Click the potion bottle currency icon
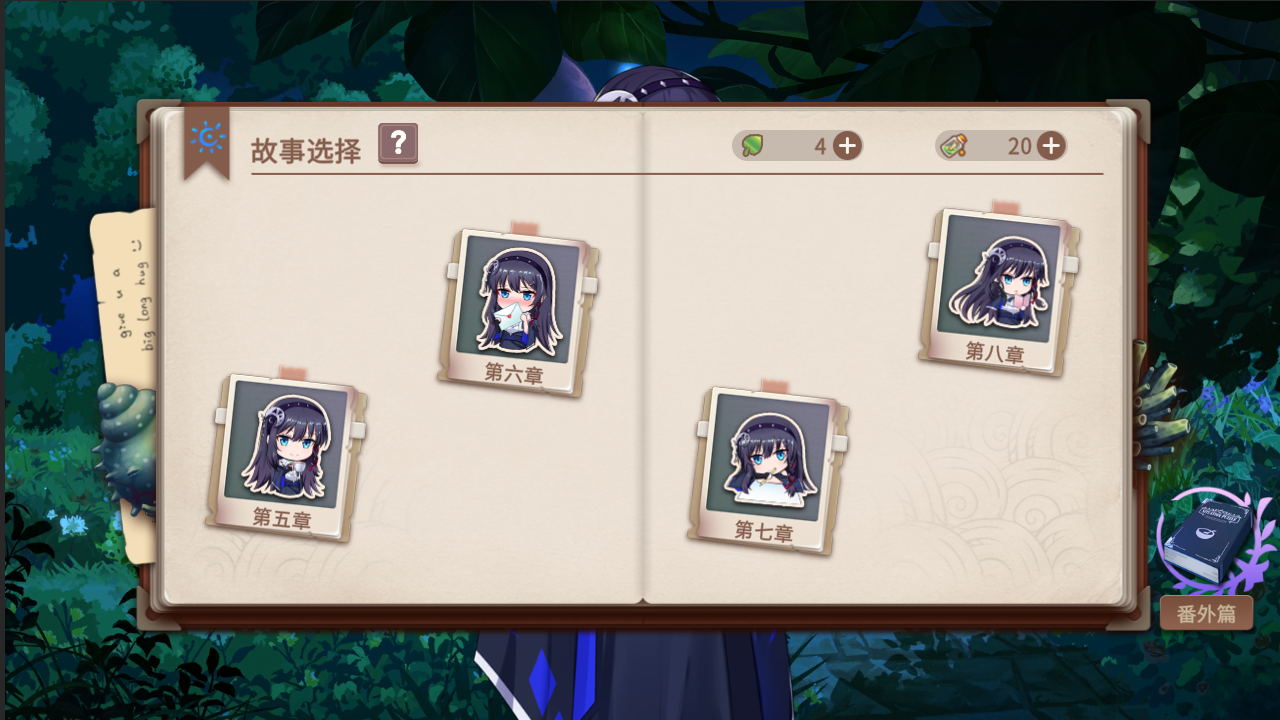The image size is (1280, 720). (953, 145)
